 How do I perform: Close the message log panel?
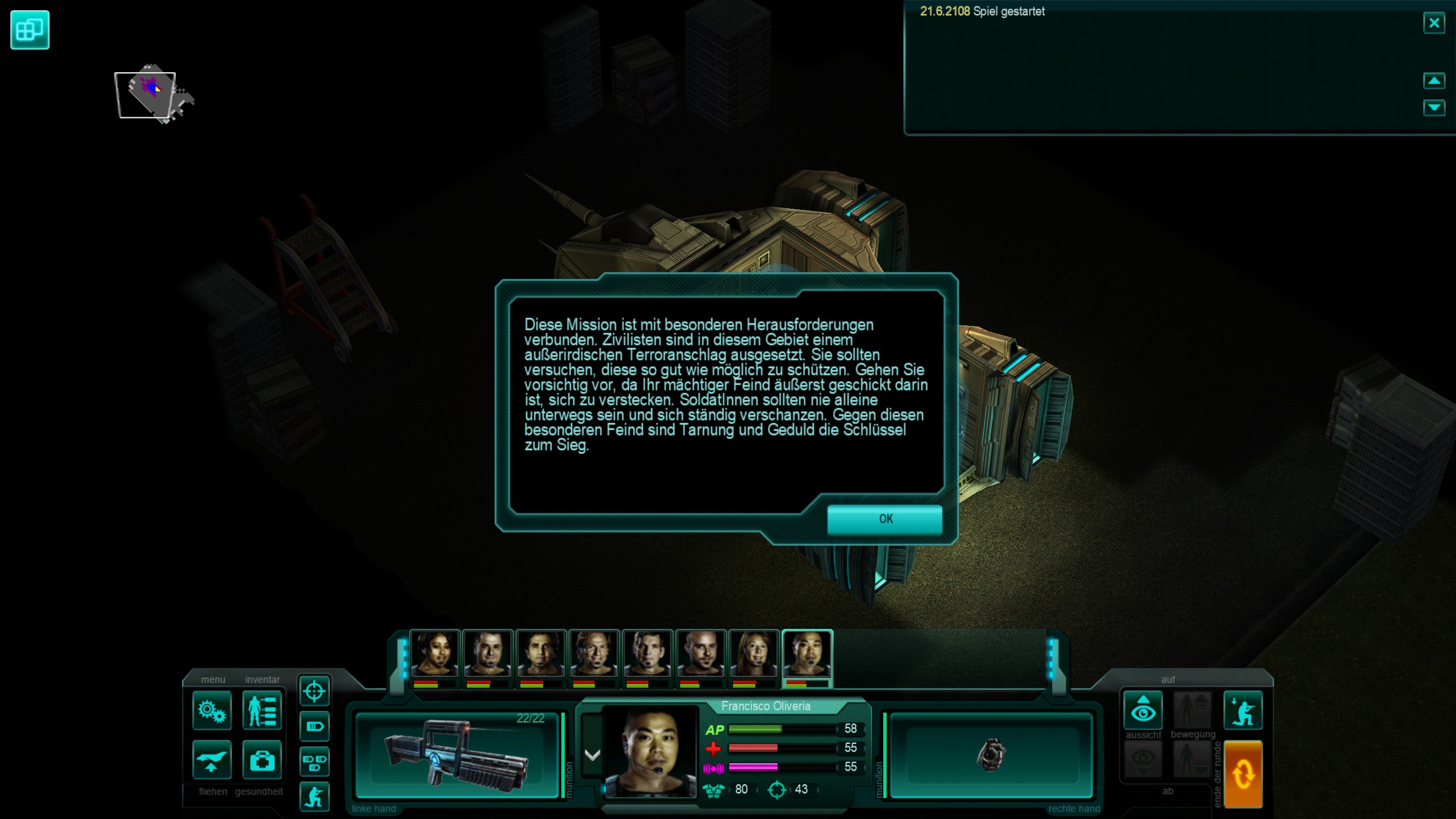pos(1433,23)
